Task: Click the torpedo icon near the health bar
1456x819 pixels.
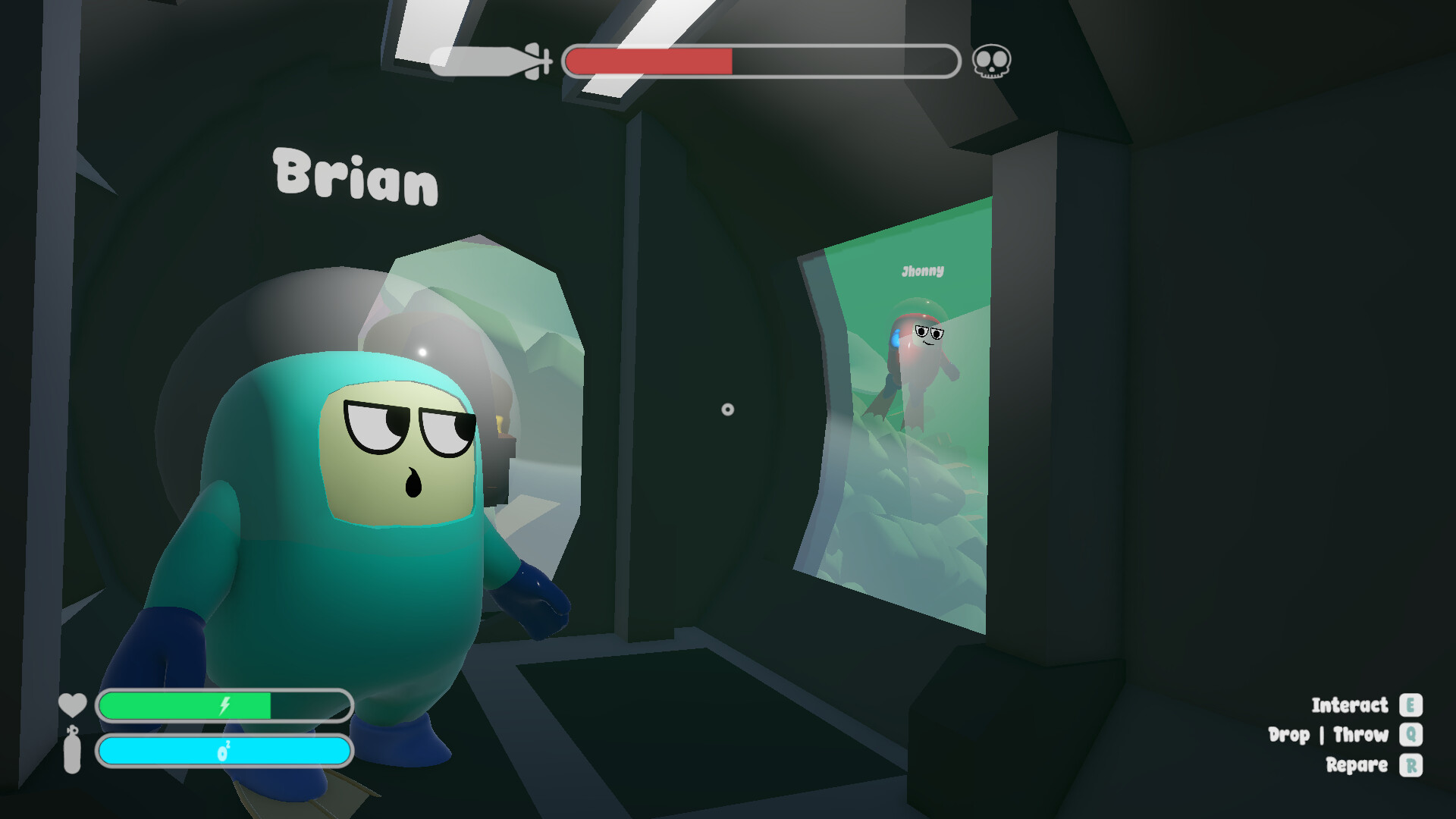Action: (x=489, y=62)
